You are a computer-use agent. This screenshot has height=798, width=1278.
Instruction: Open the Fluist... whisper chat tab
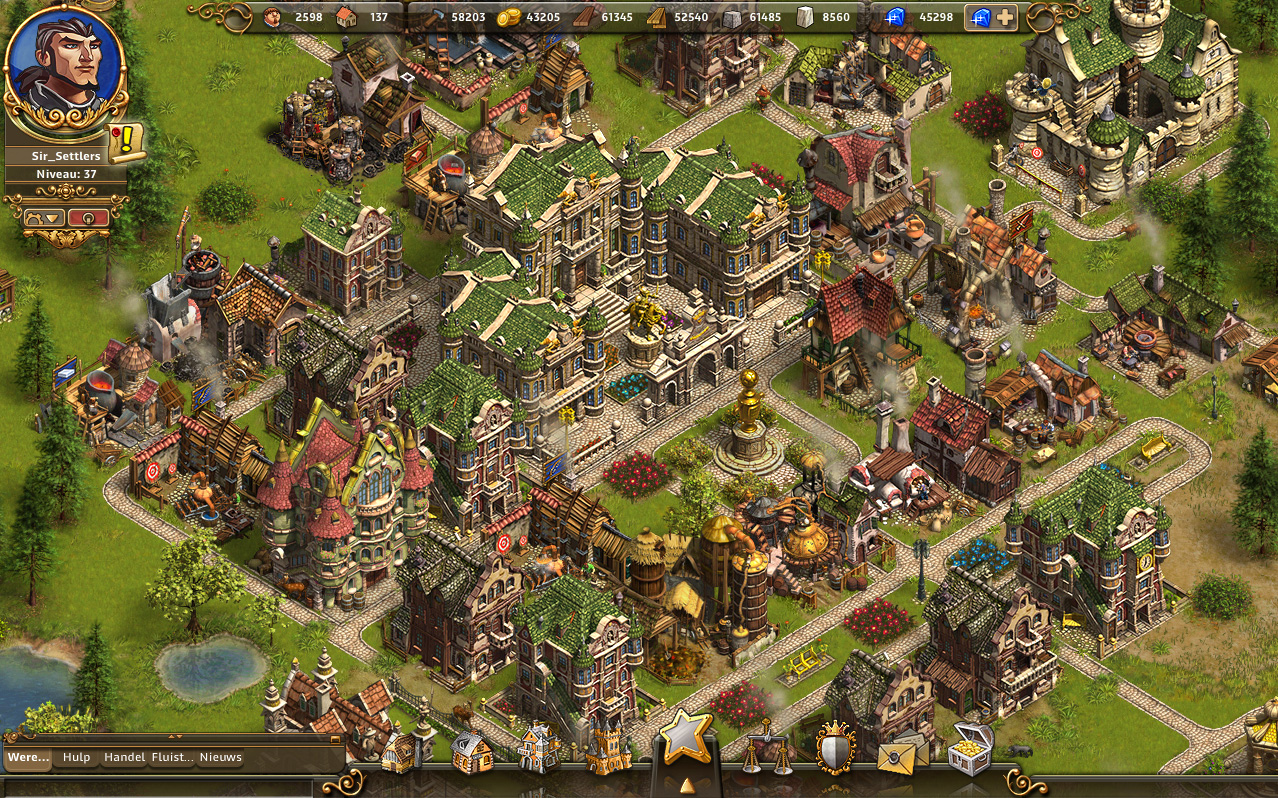[x=172, y=758]
